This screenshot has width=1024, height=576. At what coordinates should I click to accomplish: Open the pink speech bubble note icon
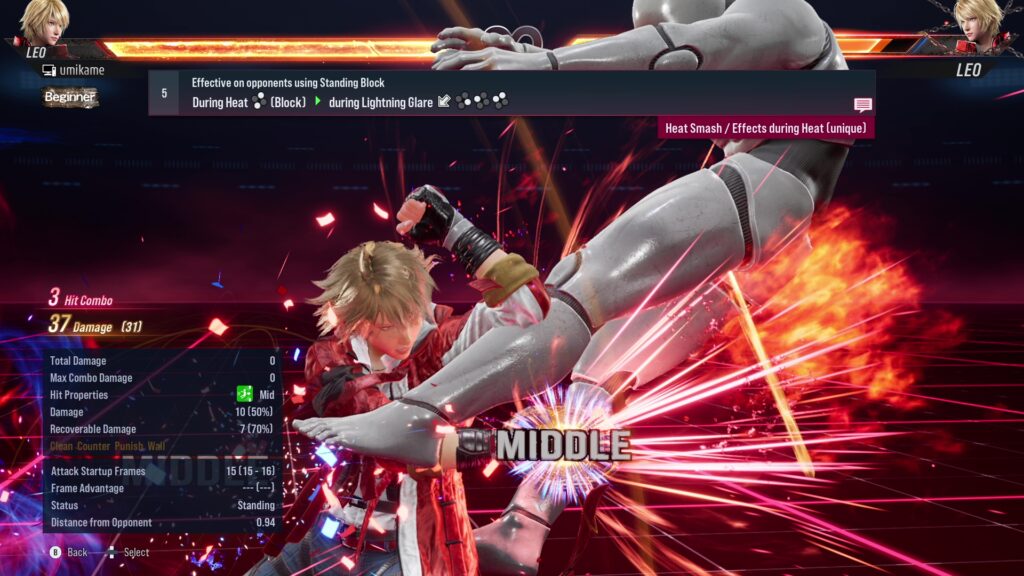(x=862, y=105)
